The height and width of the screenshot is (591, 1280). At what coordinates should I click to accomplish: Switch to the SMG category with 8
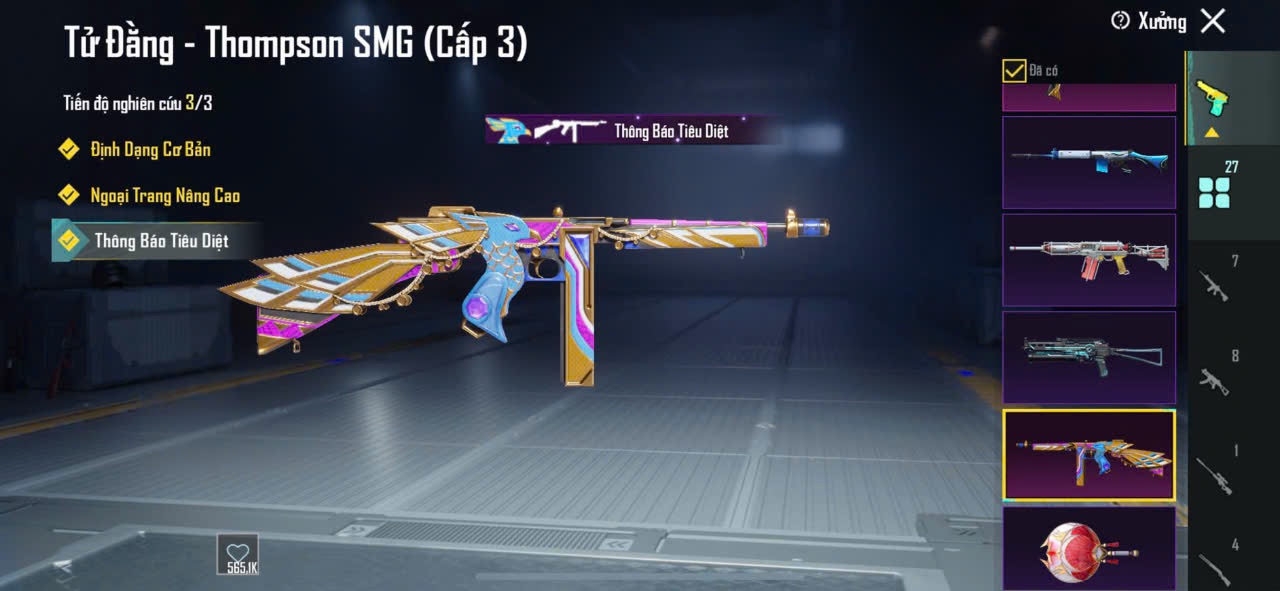tap(1214, 374)
